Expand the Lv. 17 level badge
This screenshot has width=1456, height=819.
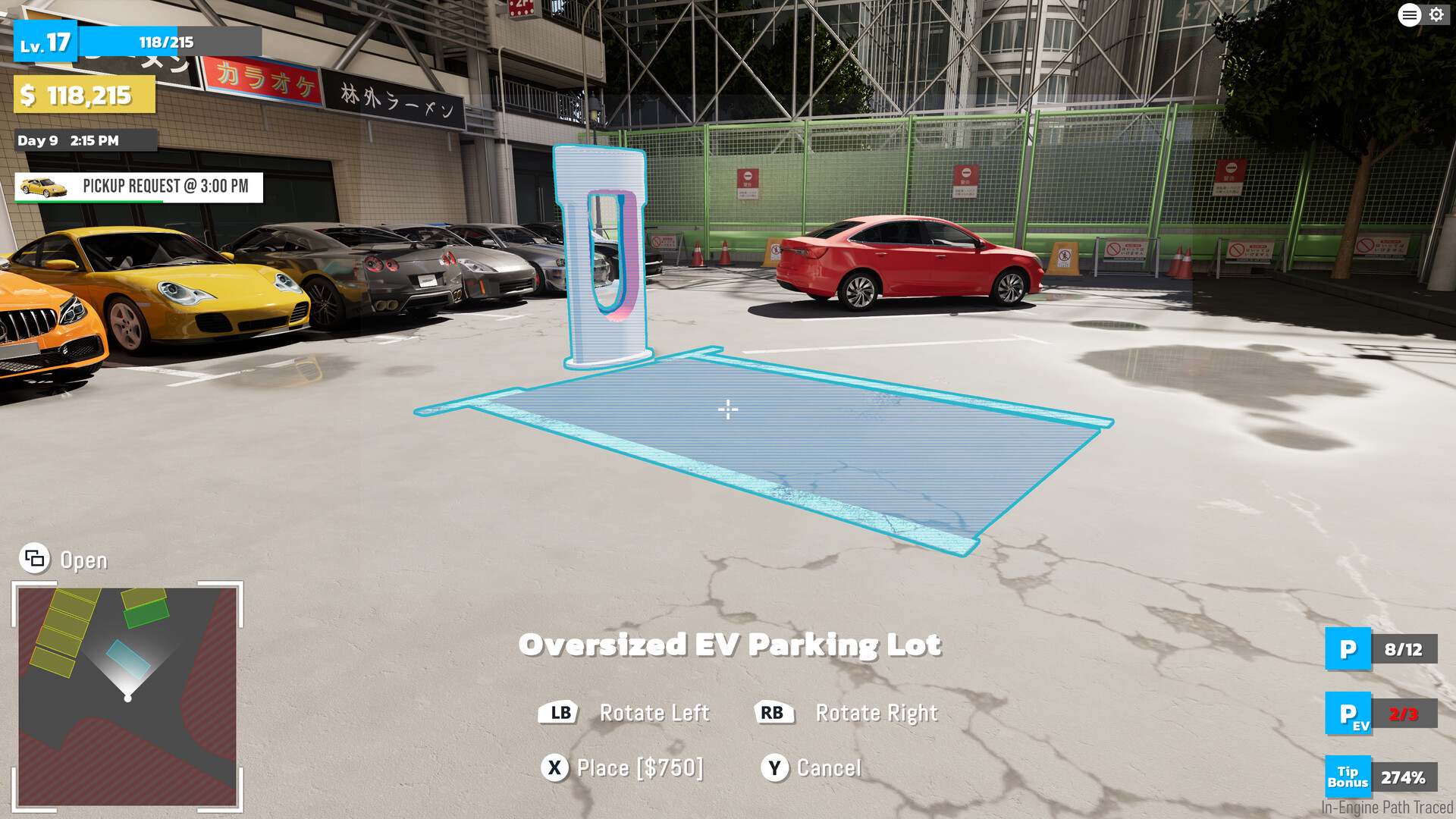click(x=45, y=42)
